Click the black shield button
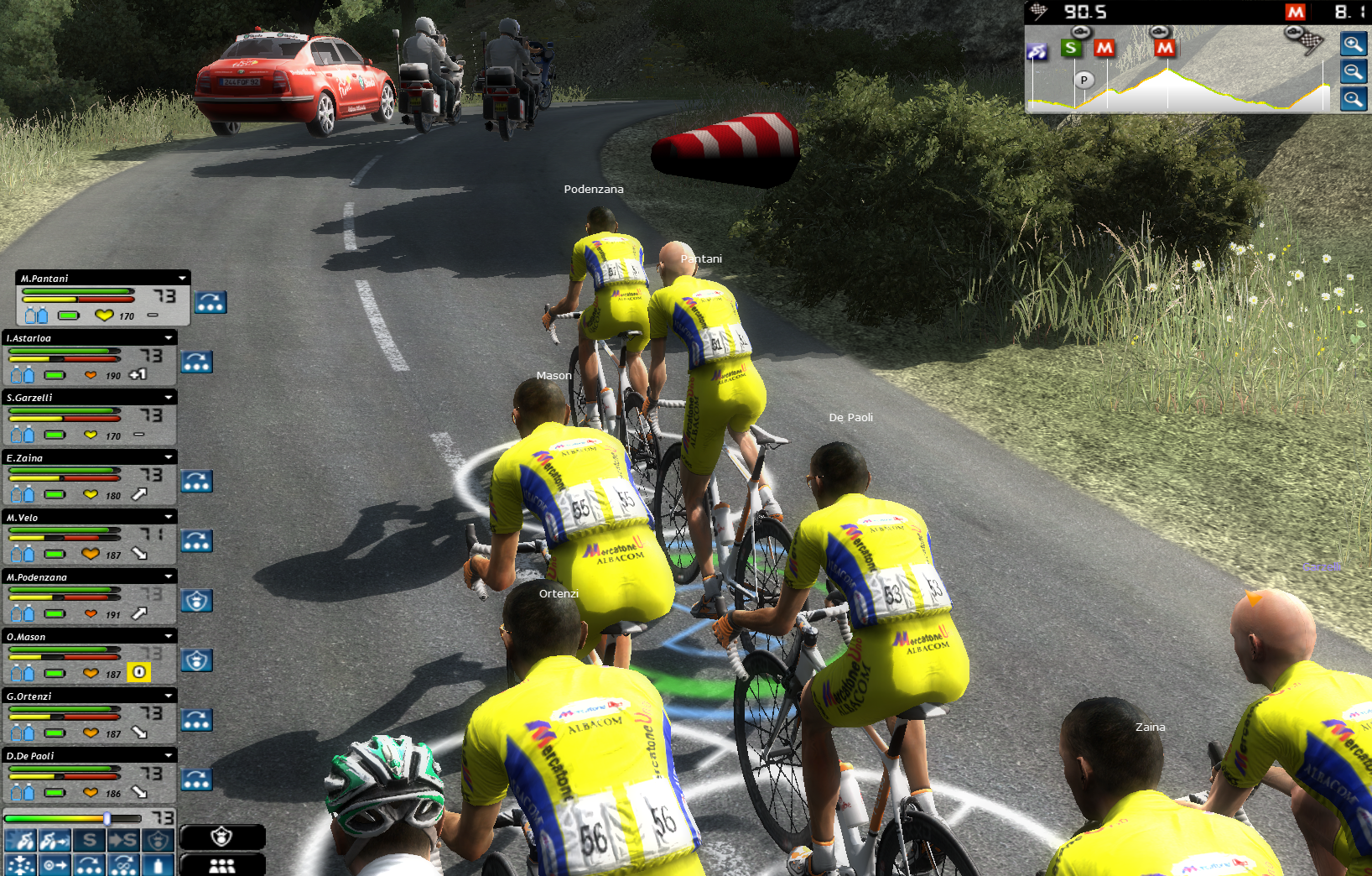Viewport: 1372px width, 876px height. [222, 837]
